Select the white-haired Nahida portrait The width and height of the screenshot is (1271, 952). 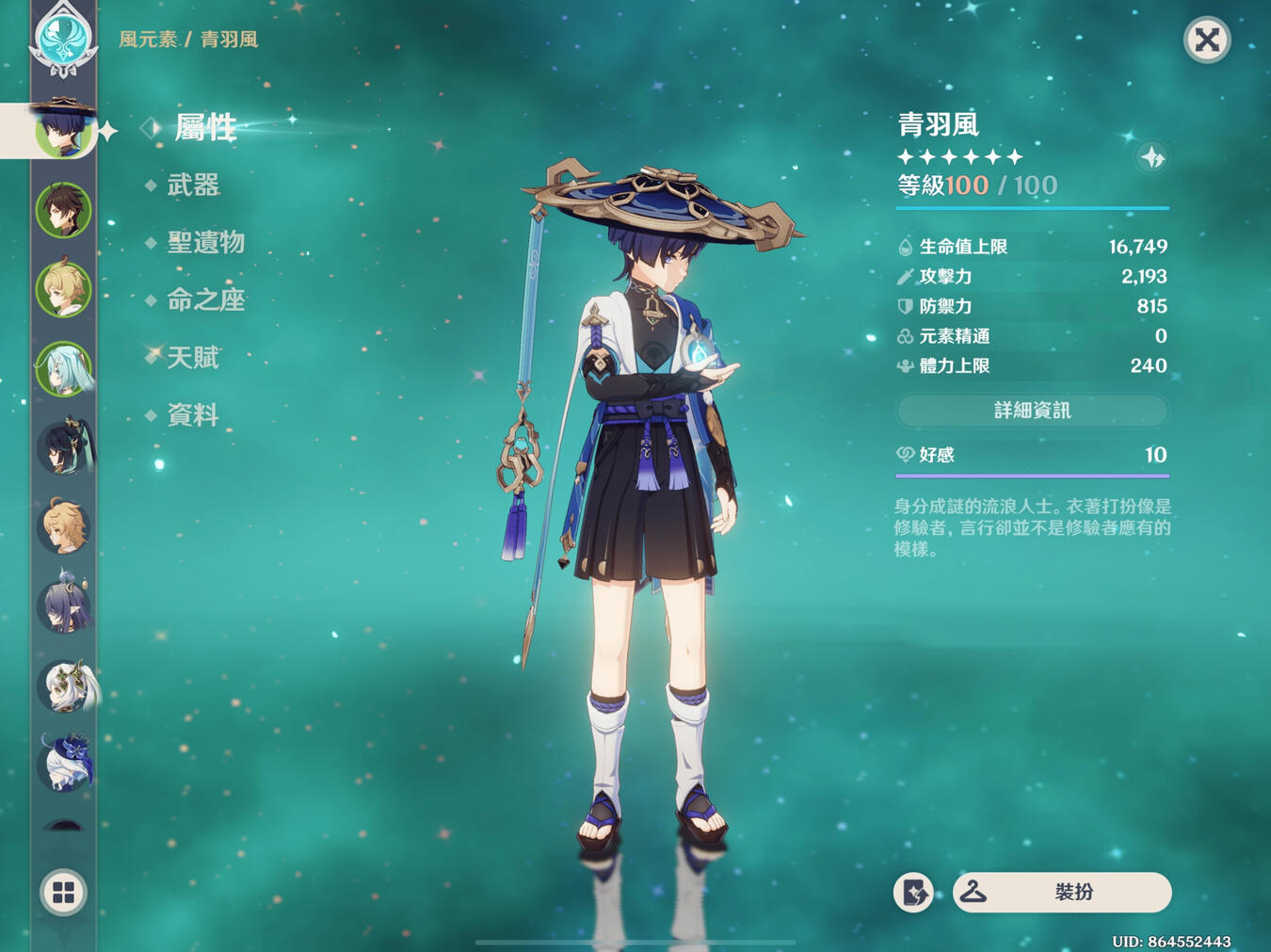click(x=65, y=686)
